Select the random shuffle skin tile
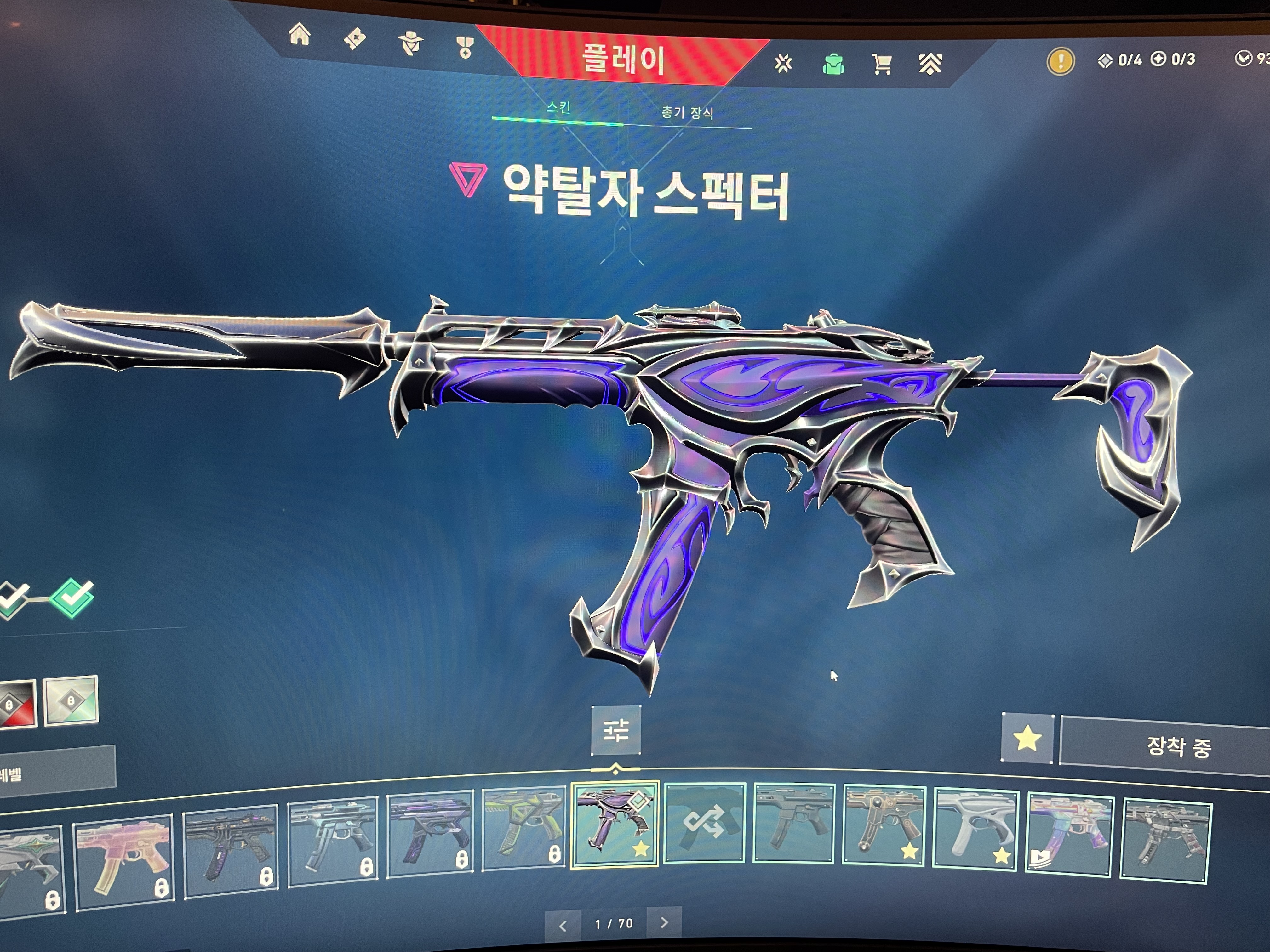The image size is (1270, 952). [x=705, y=822]
